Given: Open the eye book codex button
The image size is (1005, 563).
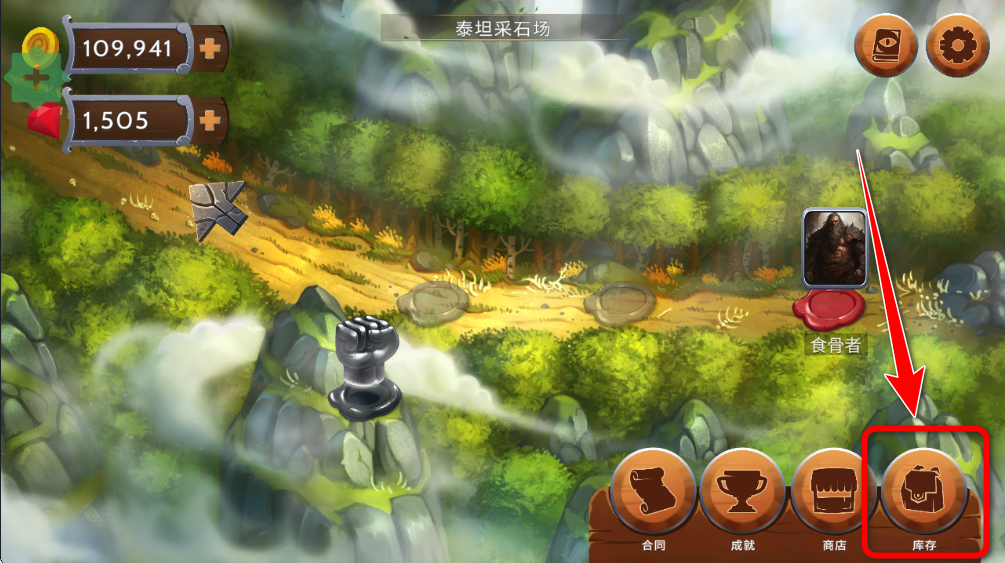Looking at the screenshot, I should (886, 46).
